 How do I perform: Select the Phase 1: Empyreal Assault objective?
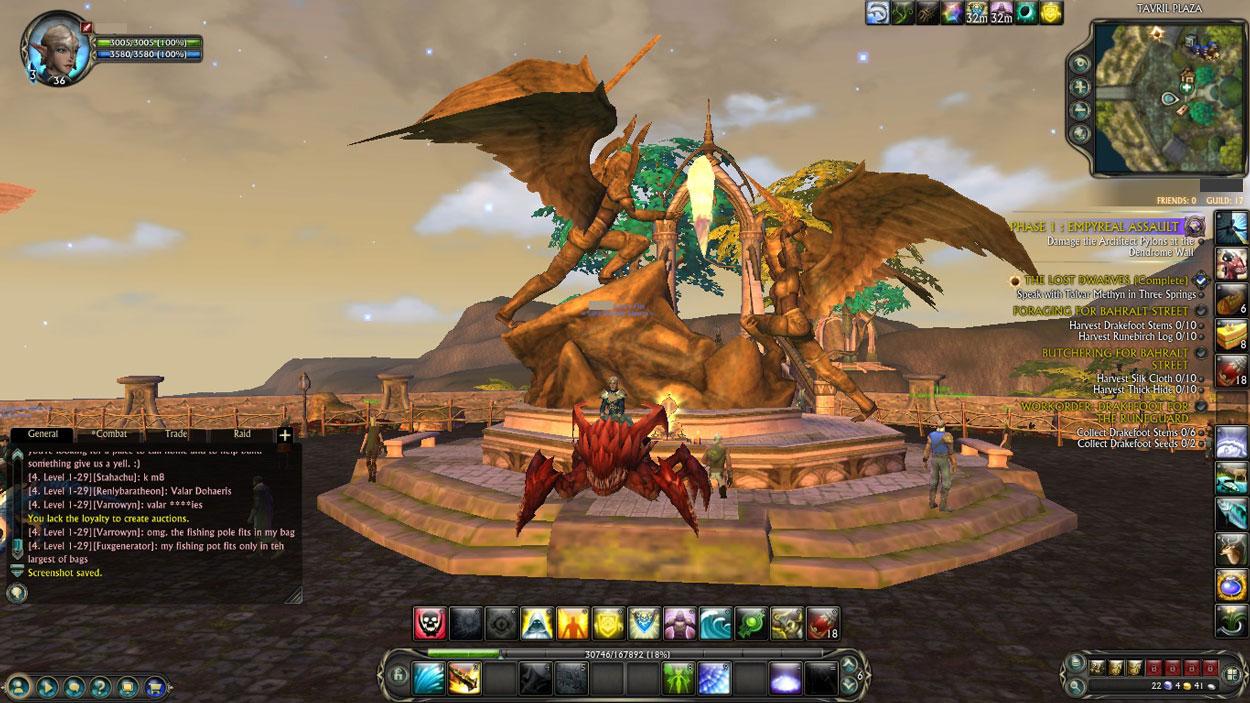tap(1096, 227)
